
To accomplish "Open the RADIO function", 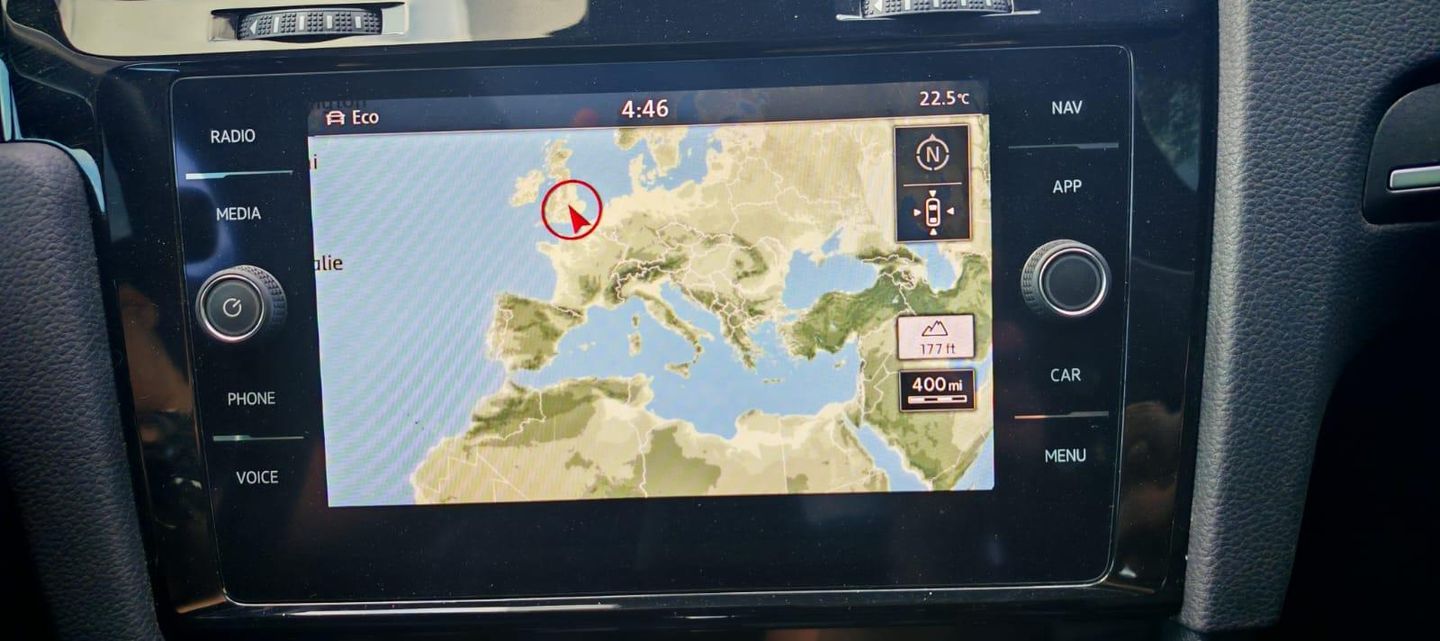I will [232, 137].
